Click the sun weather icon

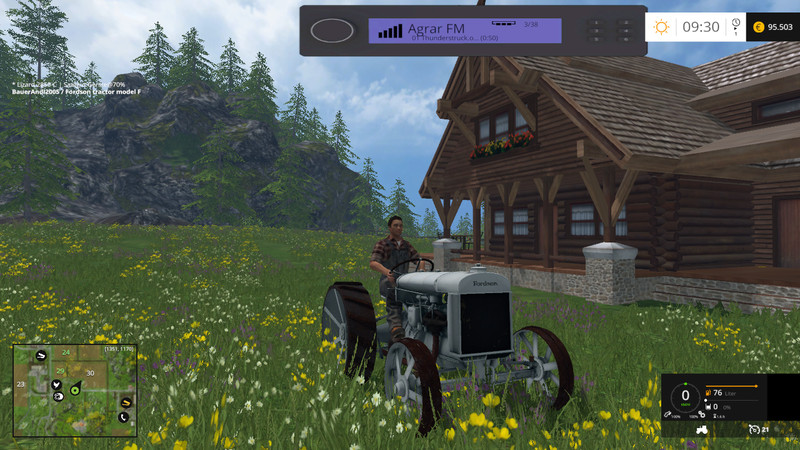pyautogui.click(x=661, y=27)
